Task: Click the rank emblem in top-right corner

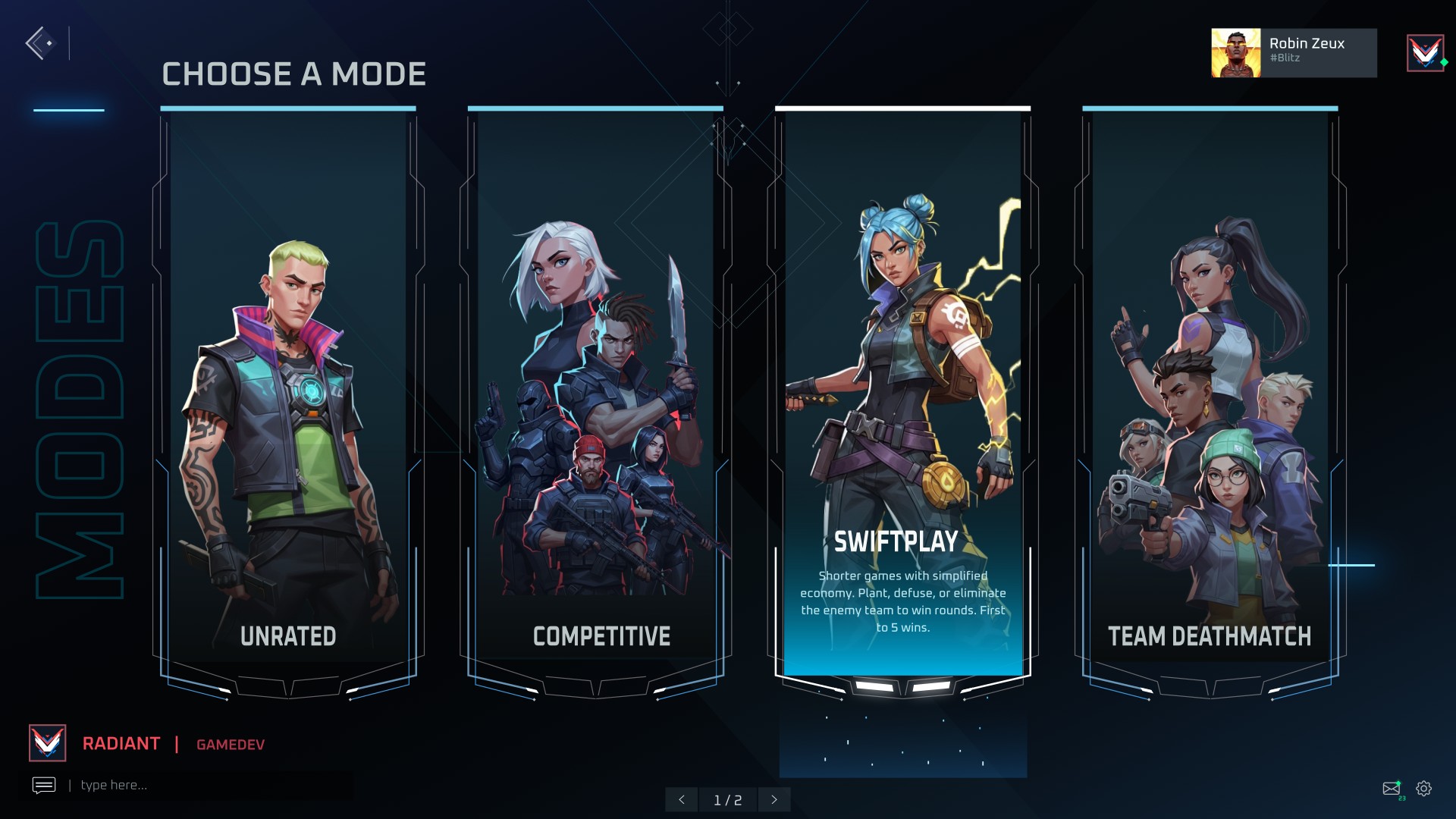Action: click(x=1425, y=53)
